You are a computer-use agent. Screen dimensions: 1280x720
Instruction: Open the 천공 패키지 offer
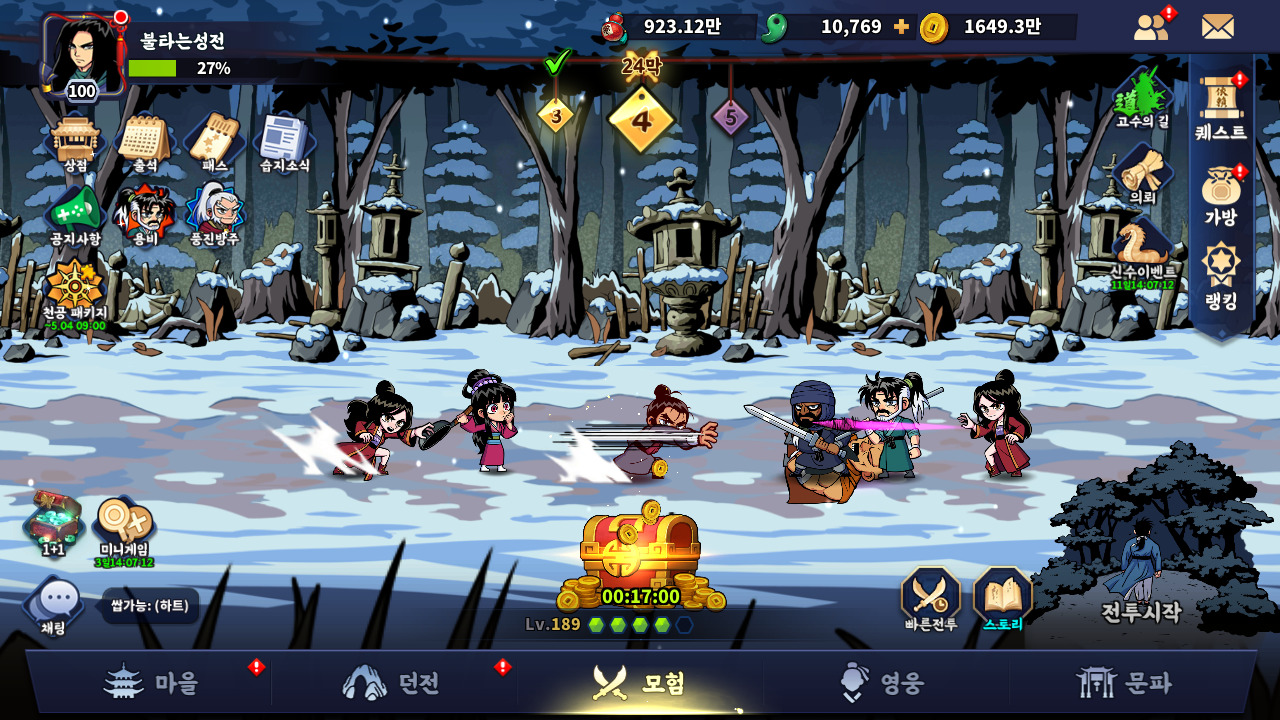(75, 291)
